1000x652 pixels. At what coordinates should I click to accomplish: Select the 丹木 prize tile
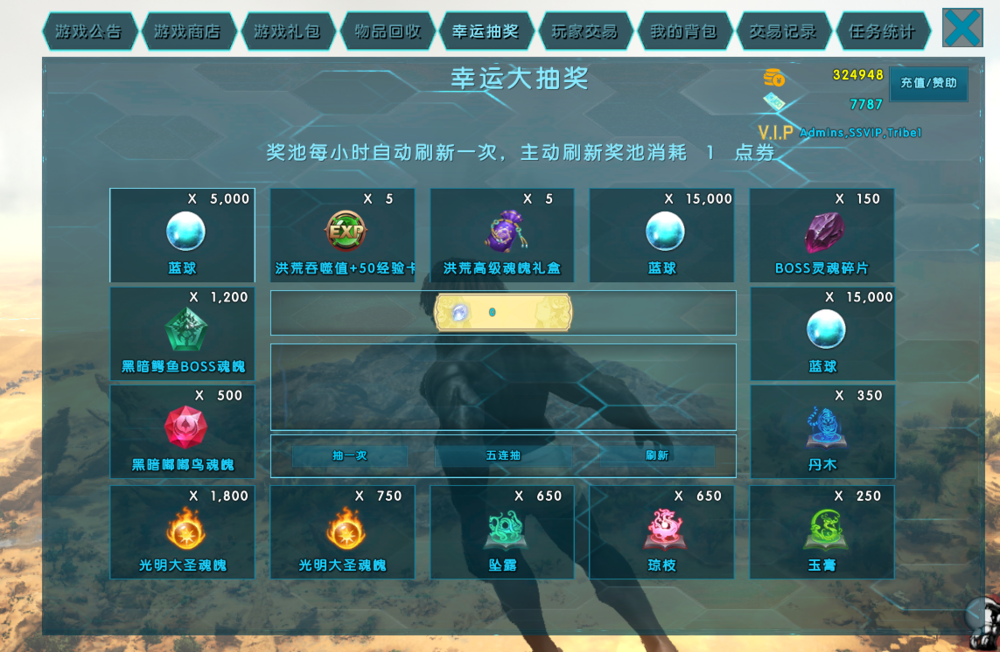(822, 431)
